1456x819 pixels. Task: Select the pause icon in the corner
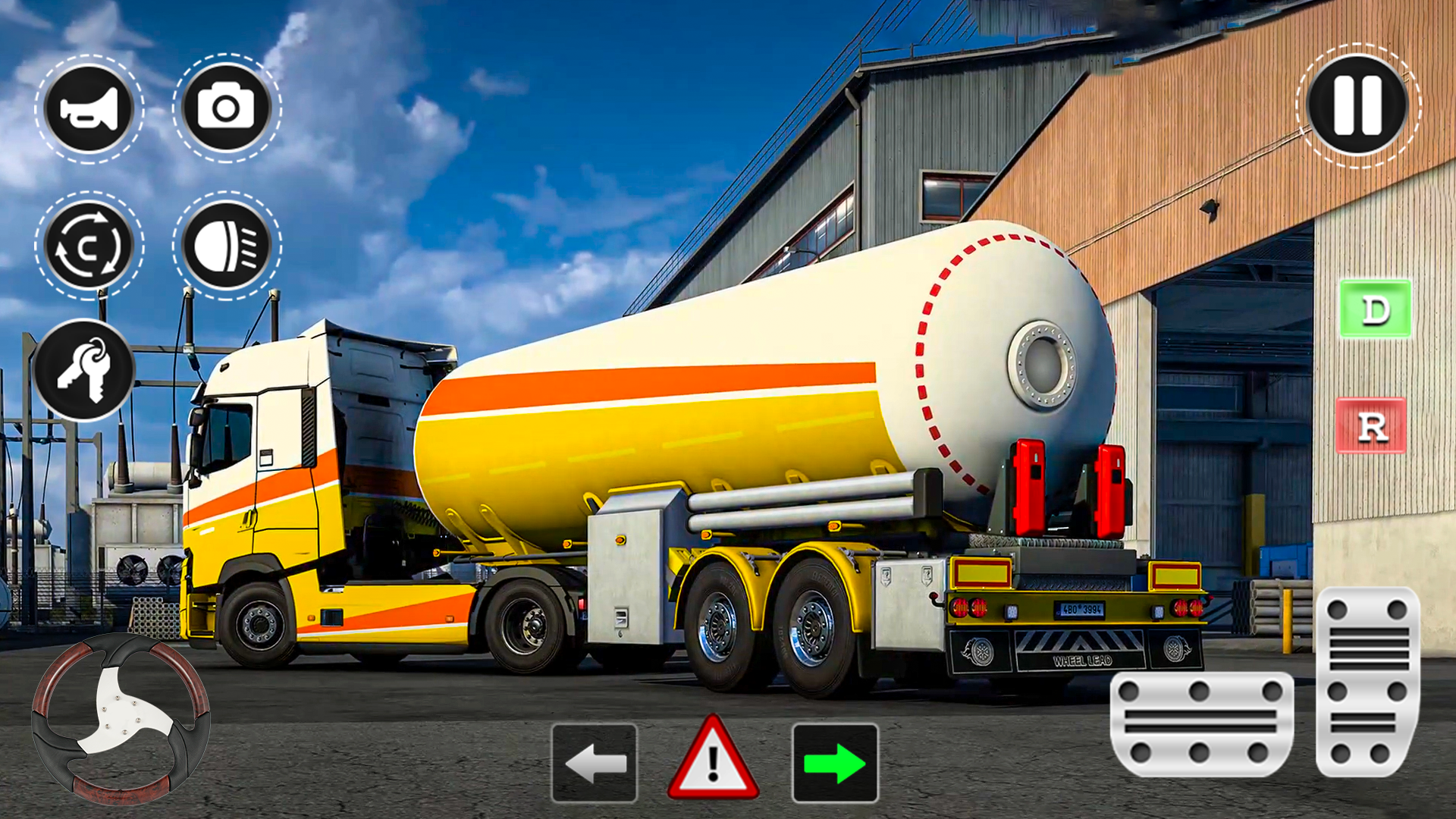[x=1354, y=108]
